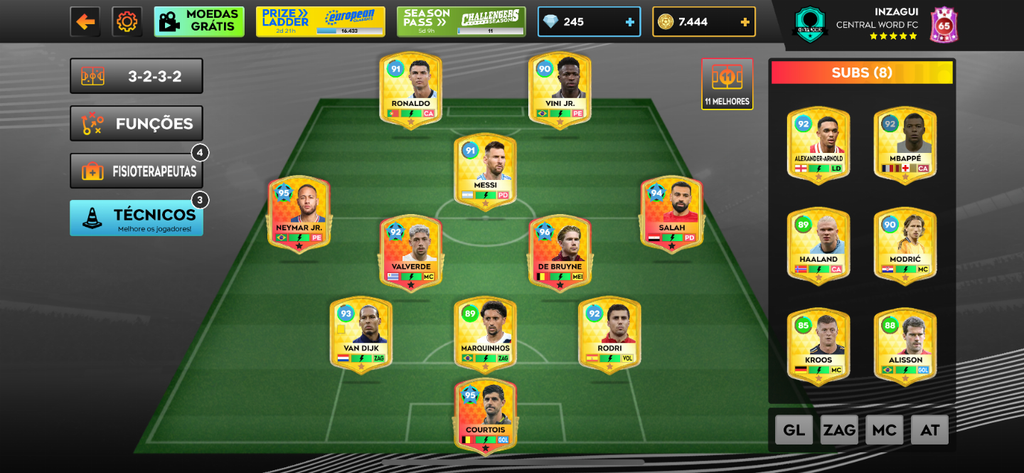Open the Prize Ladder banner
The height and width of the screenshot is (473, 1024).
320,21
